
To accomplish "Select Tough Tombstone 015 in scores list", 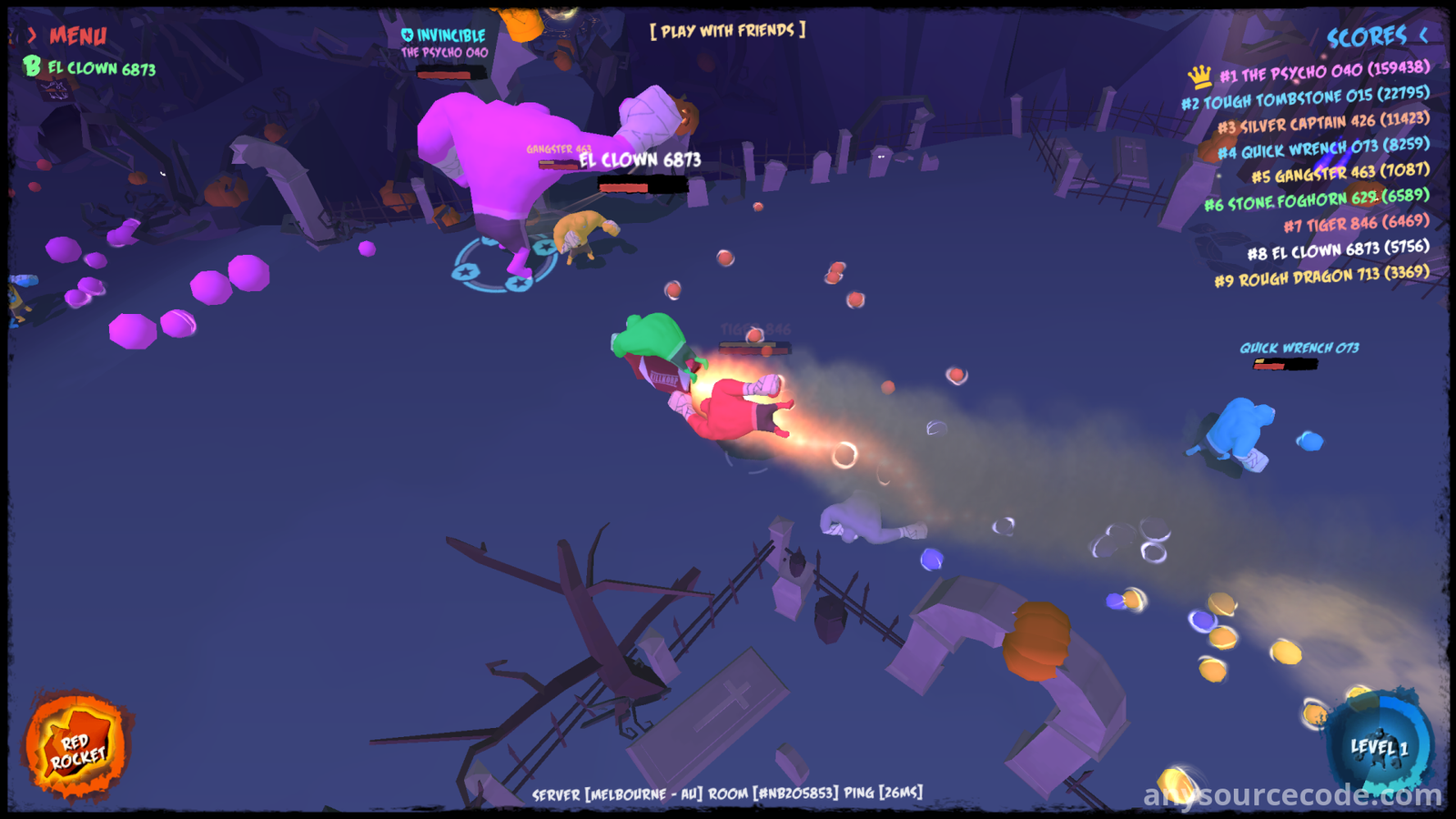I will point(1305,97).
